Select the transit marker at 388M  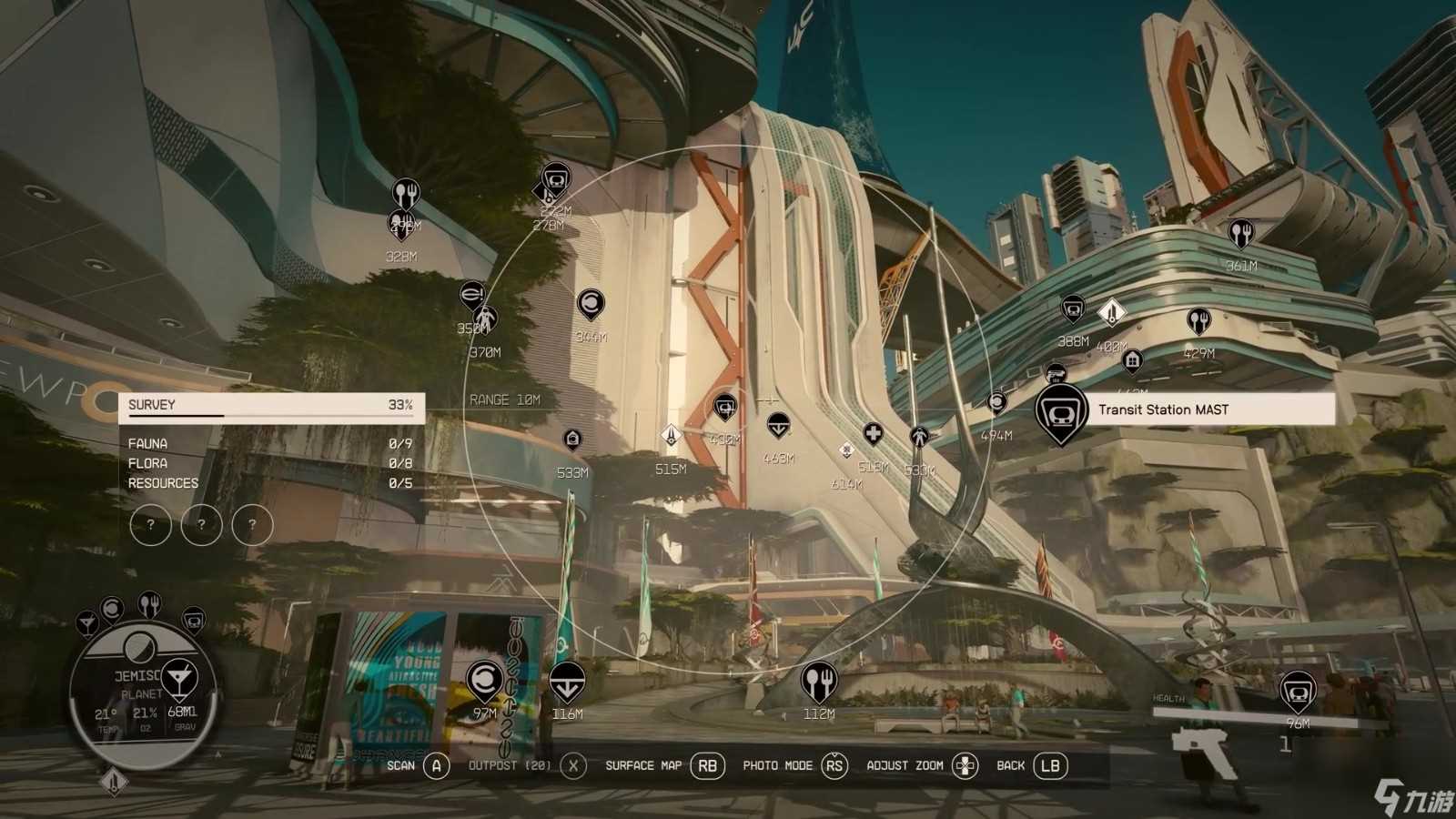coord(1073,309)
